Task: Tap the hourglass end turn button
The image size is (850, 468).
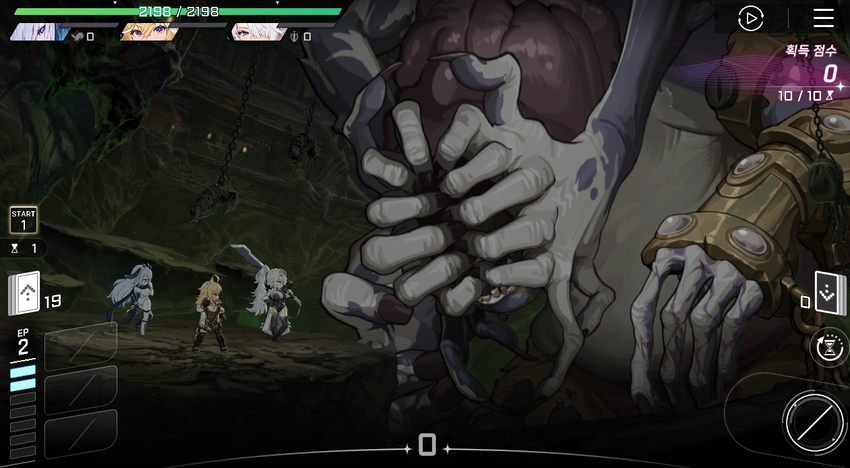Action: 829,346
